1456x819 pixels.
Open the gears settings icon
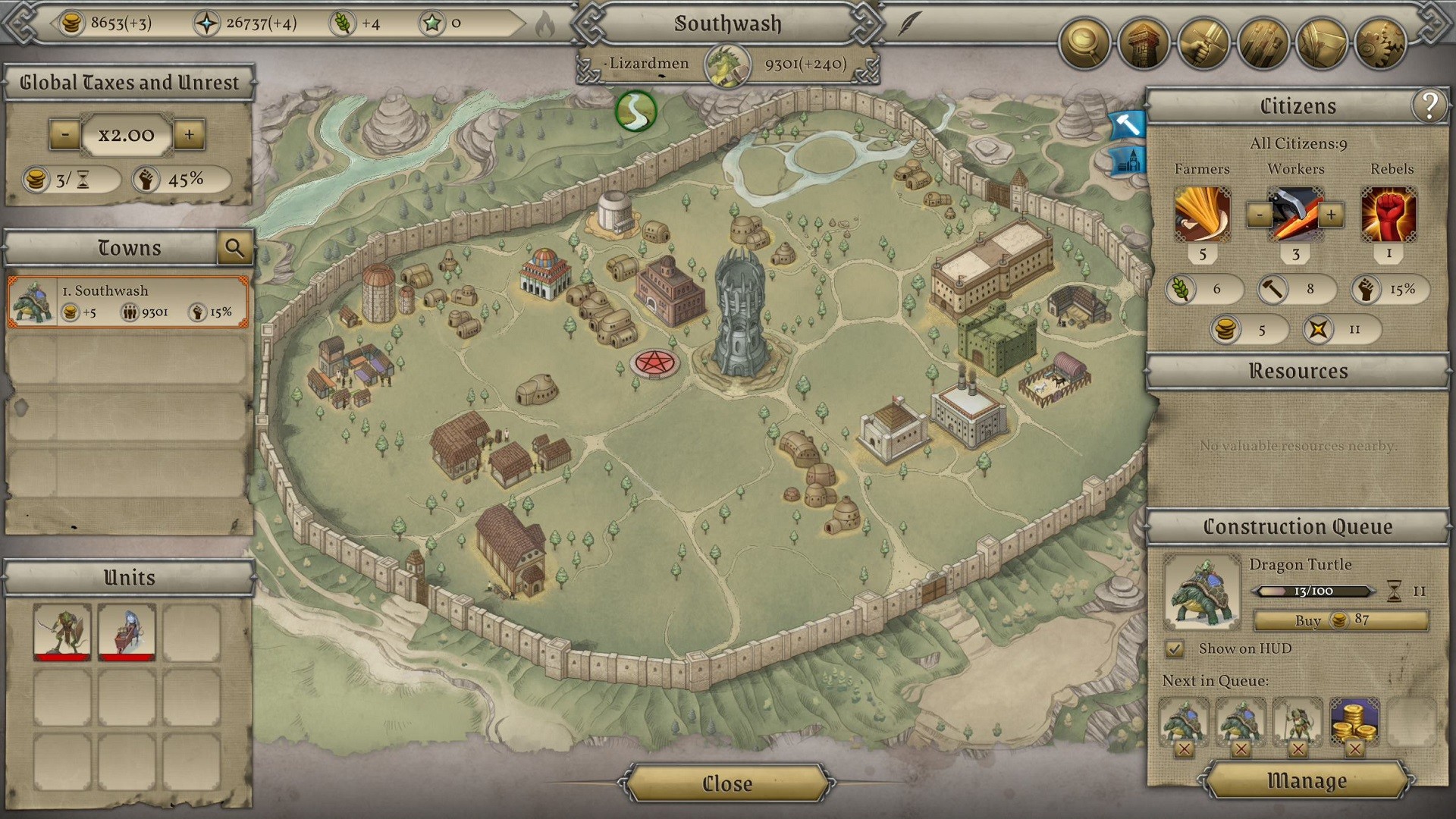coord(1379,44)
